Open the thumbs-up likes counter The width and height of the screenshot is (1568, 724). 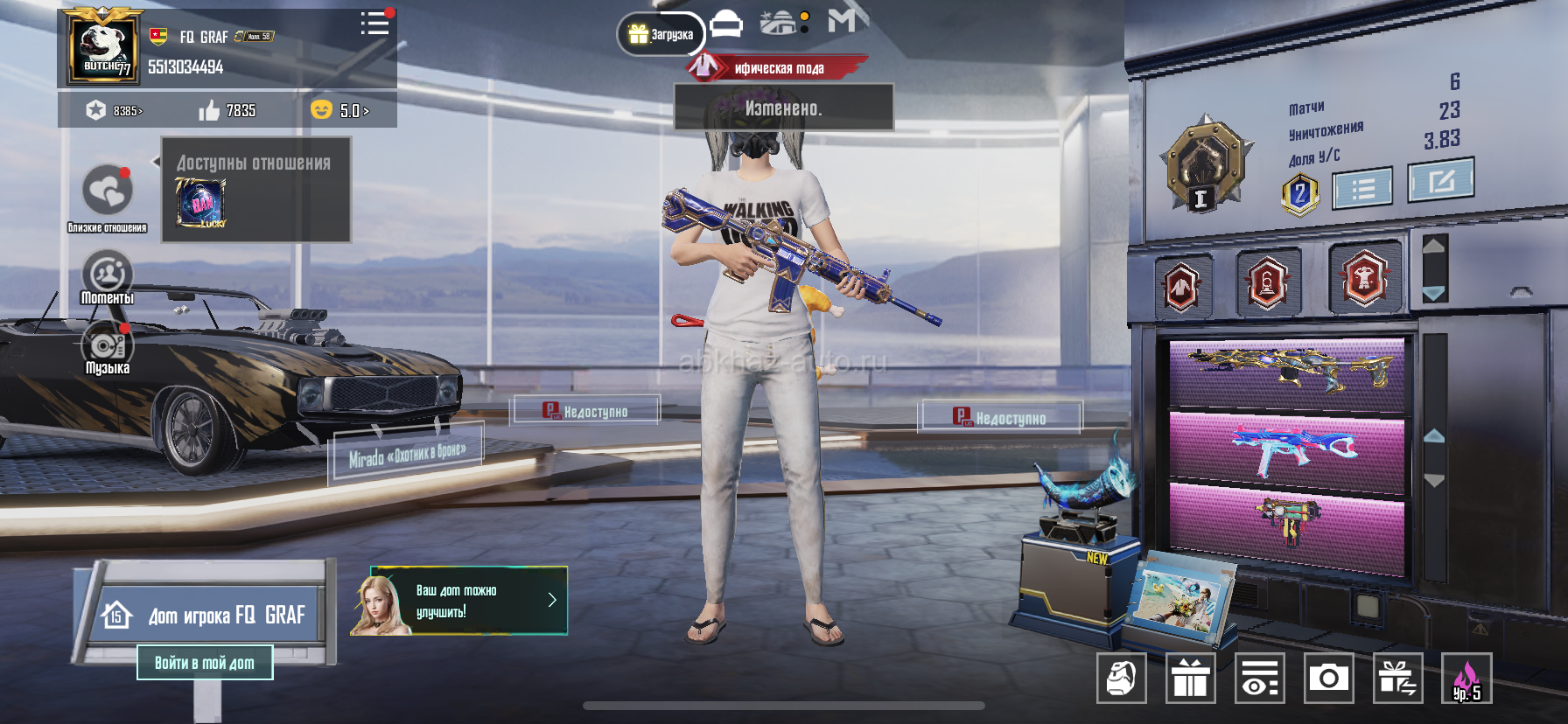click(x=227, y=110)
